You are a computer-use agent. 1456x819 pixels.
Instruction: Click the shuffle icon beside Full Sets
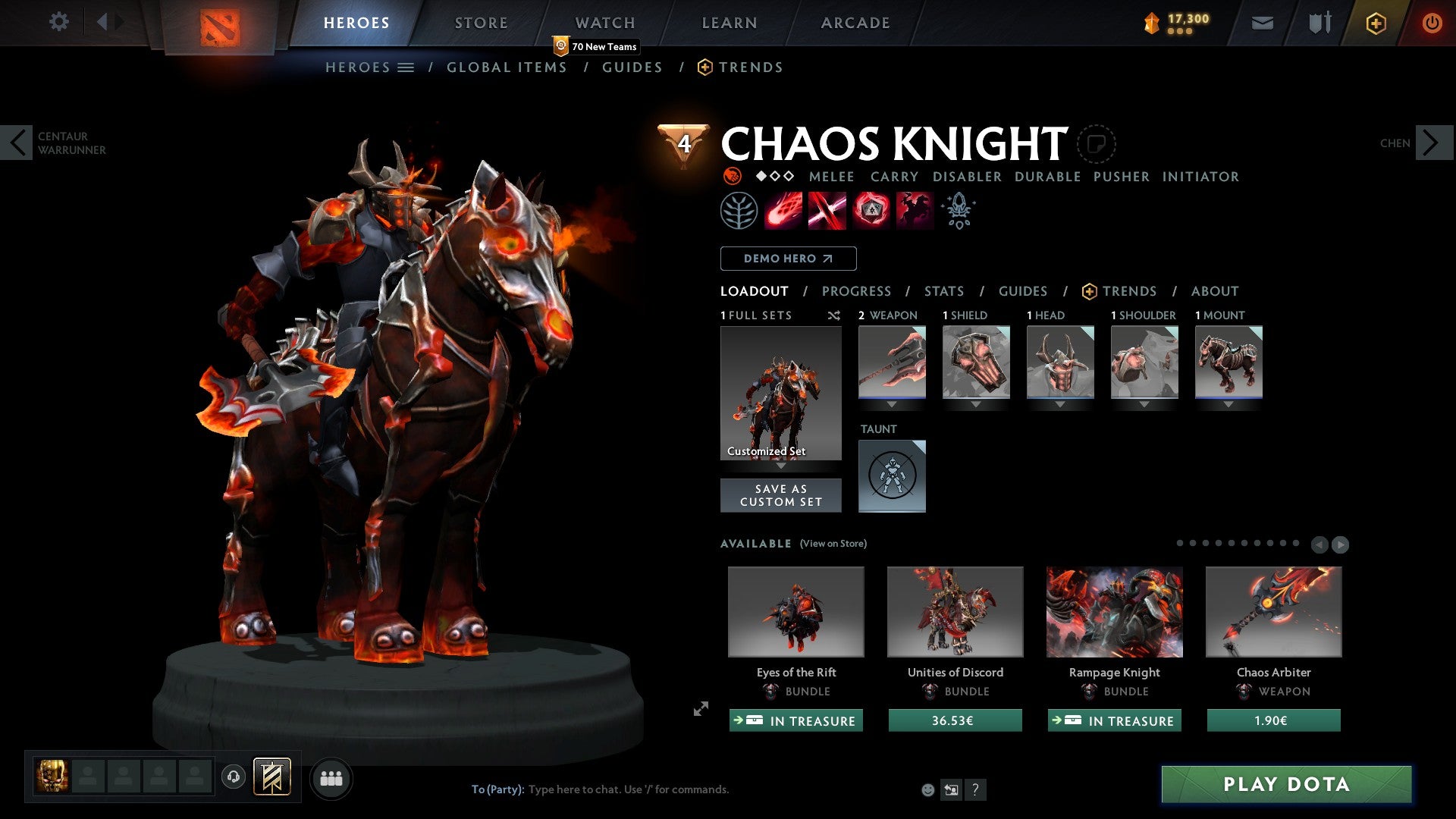coord(834,316)
